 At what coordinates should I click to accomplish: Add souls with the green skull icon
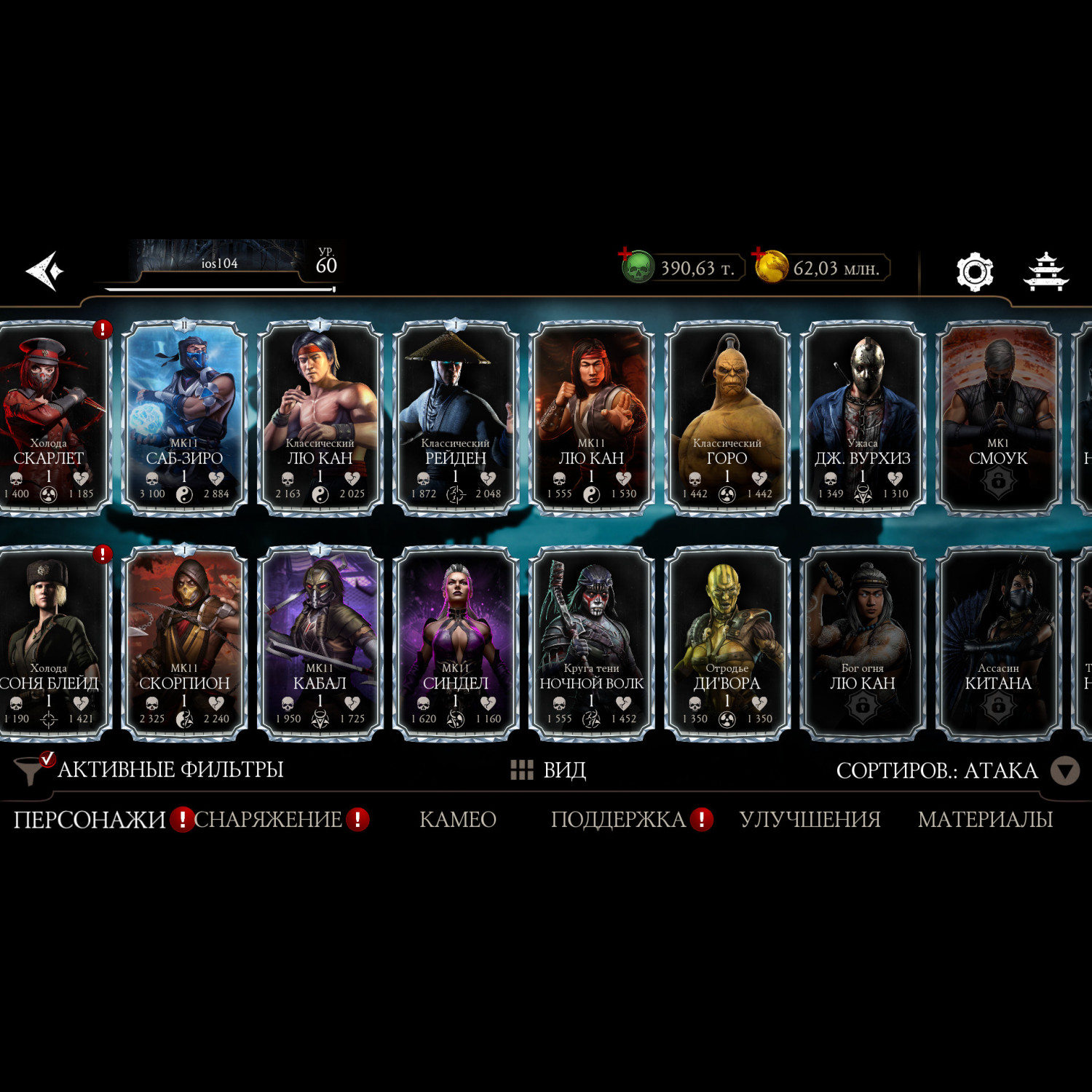tap(636, 267)
